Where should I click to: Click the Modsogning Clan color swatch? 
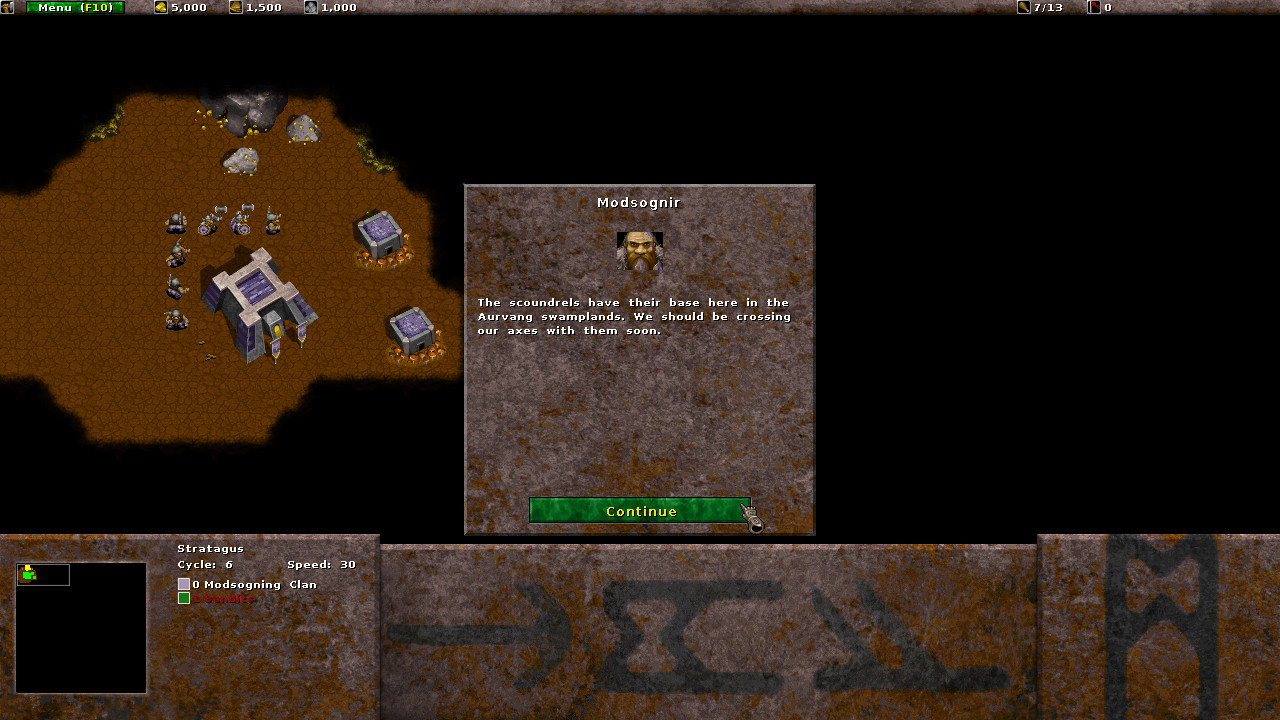[x=184, y=583]
